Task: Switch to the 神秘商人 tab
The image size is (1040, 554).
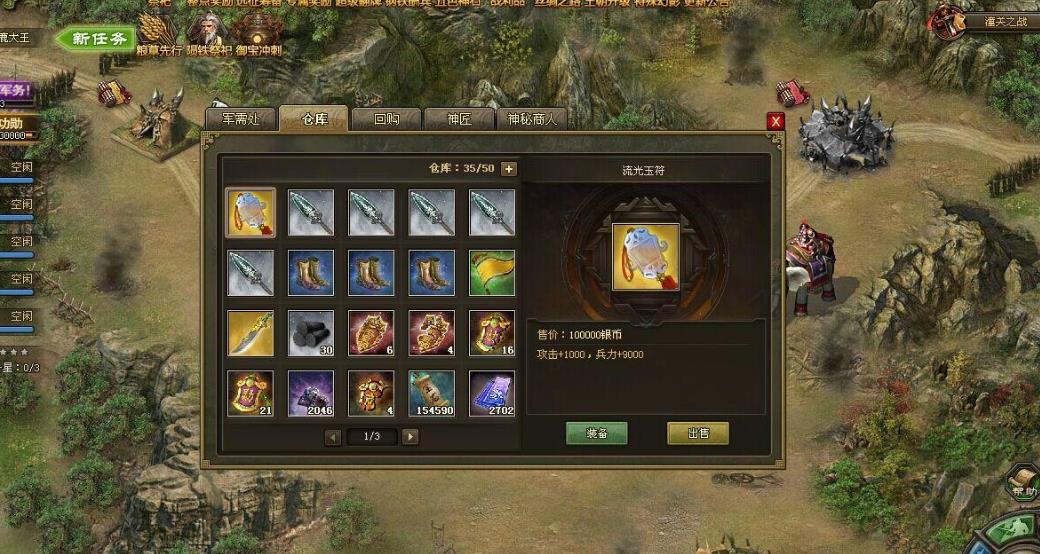Action: coord(531,118)
